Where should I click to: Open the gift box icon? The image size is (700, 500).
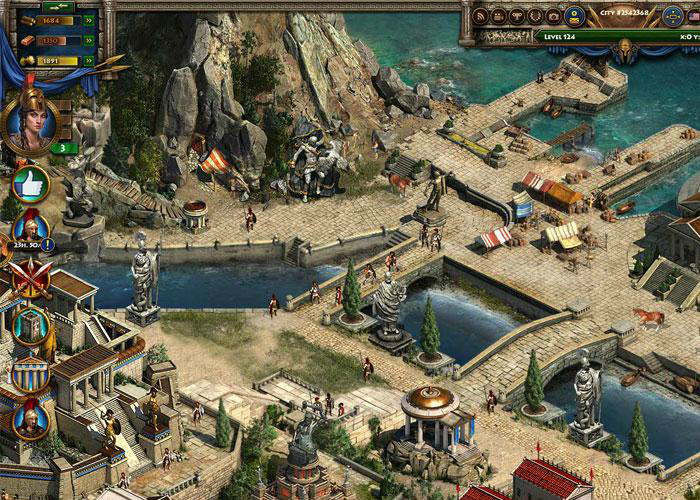[500, 17]
